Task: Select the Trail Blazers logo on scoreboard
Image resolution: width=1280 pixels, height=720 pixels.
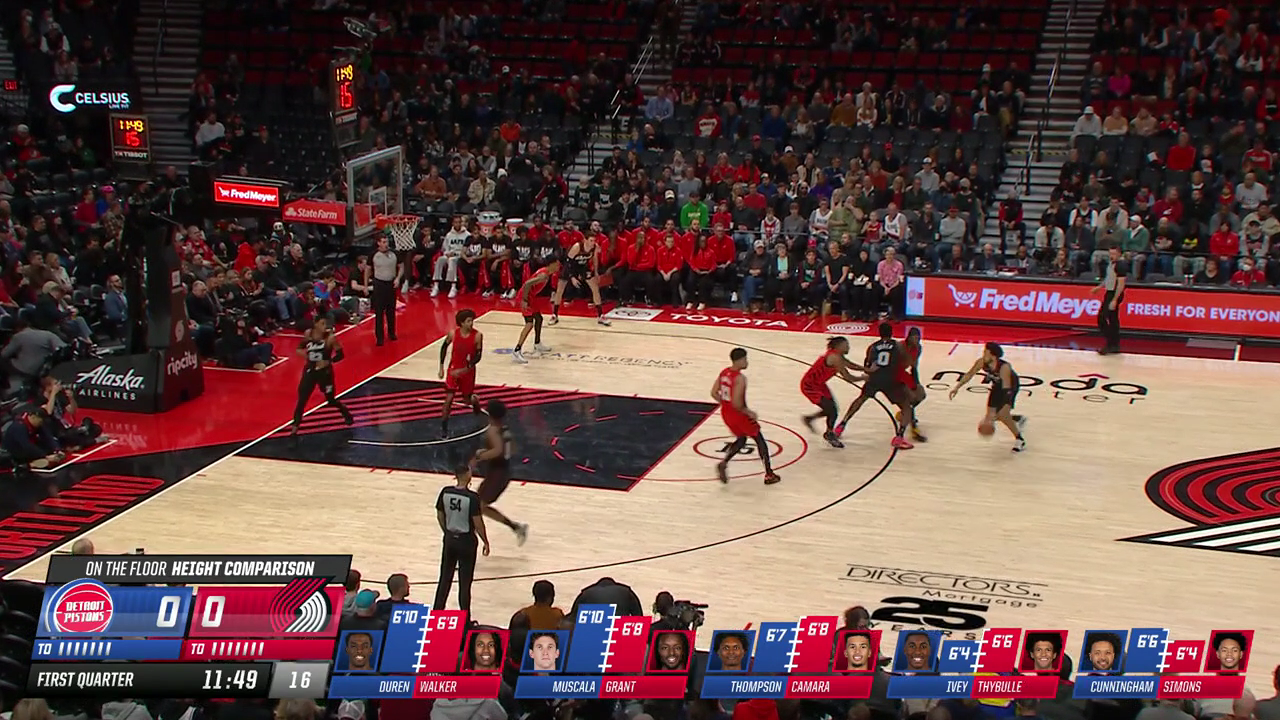Action: point(298,609)
